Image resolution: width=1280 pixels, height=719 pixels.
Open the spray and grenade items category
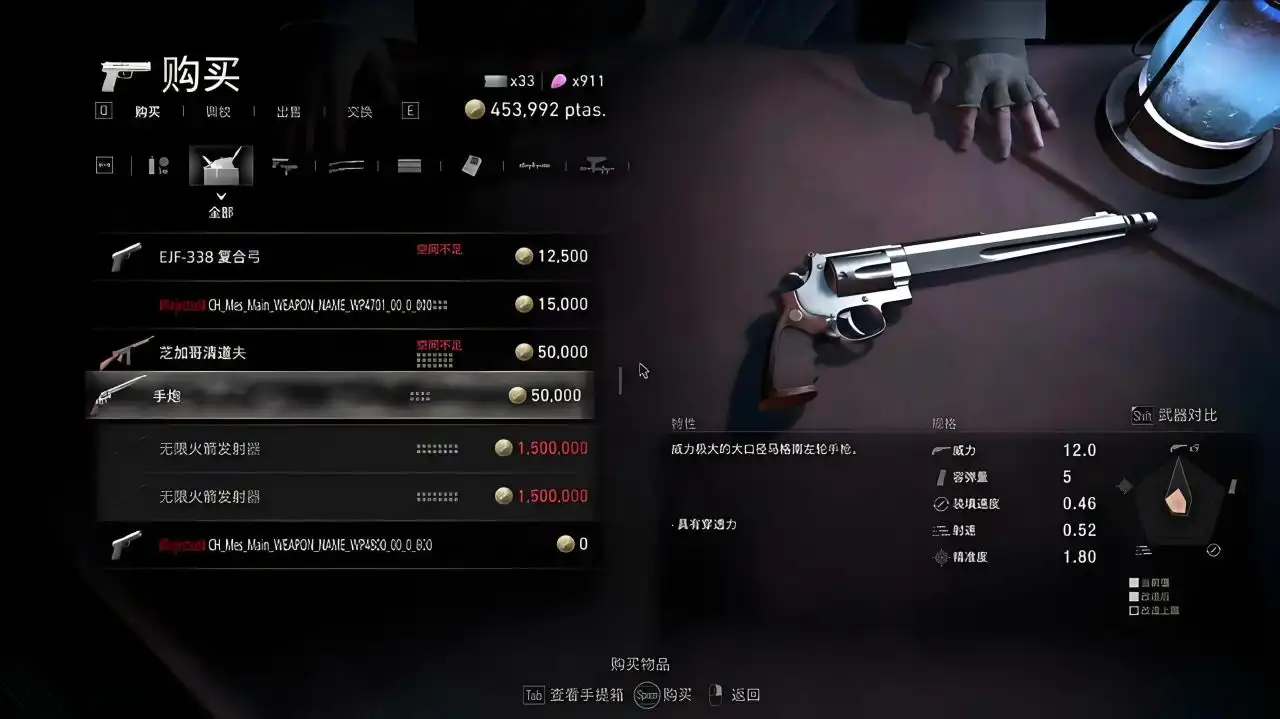pos(158,166)
